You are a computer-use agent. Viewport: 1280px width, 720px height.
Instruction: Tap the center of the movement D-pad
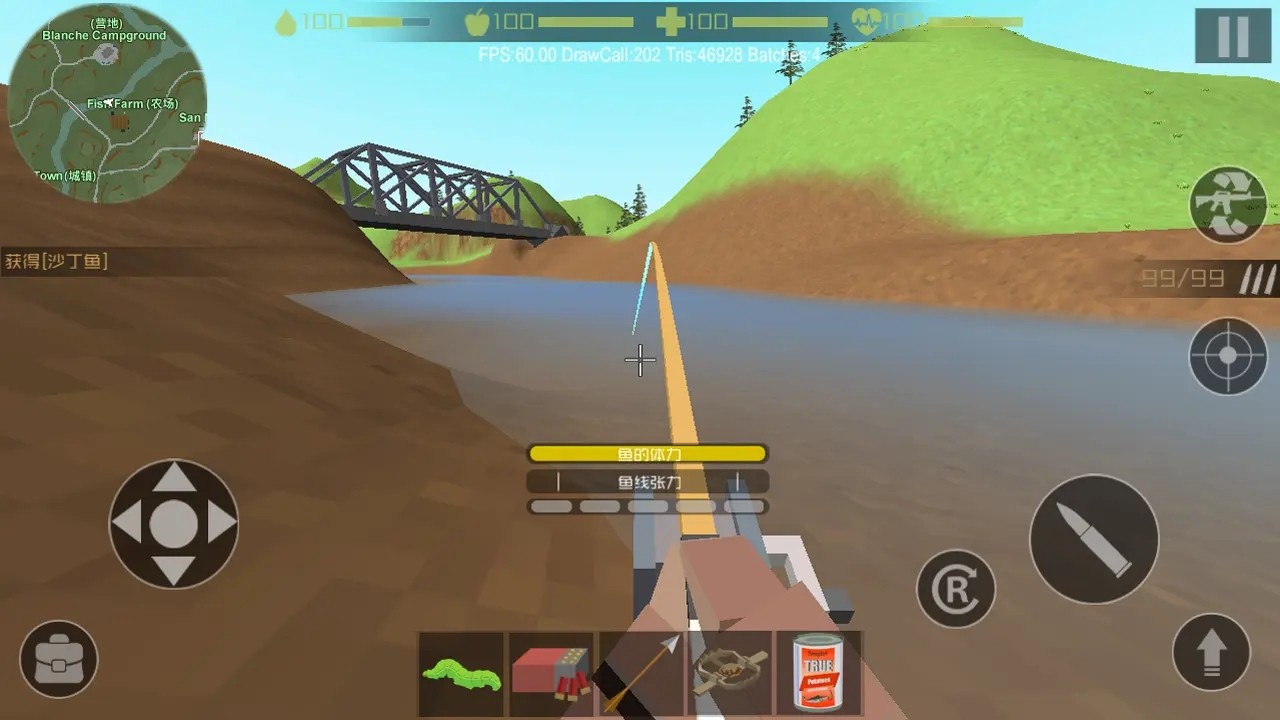coord(173,523)
